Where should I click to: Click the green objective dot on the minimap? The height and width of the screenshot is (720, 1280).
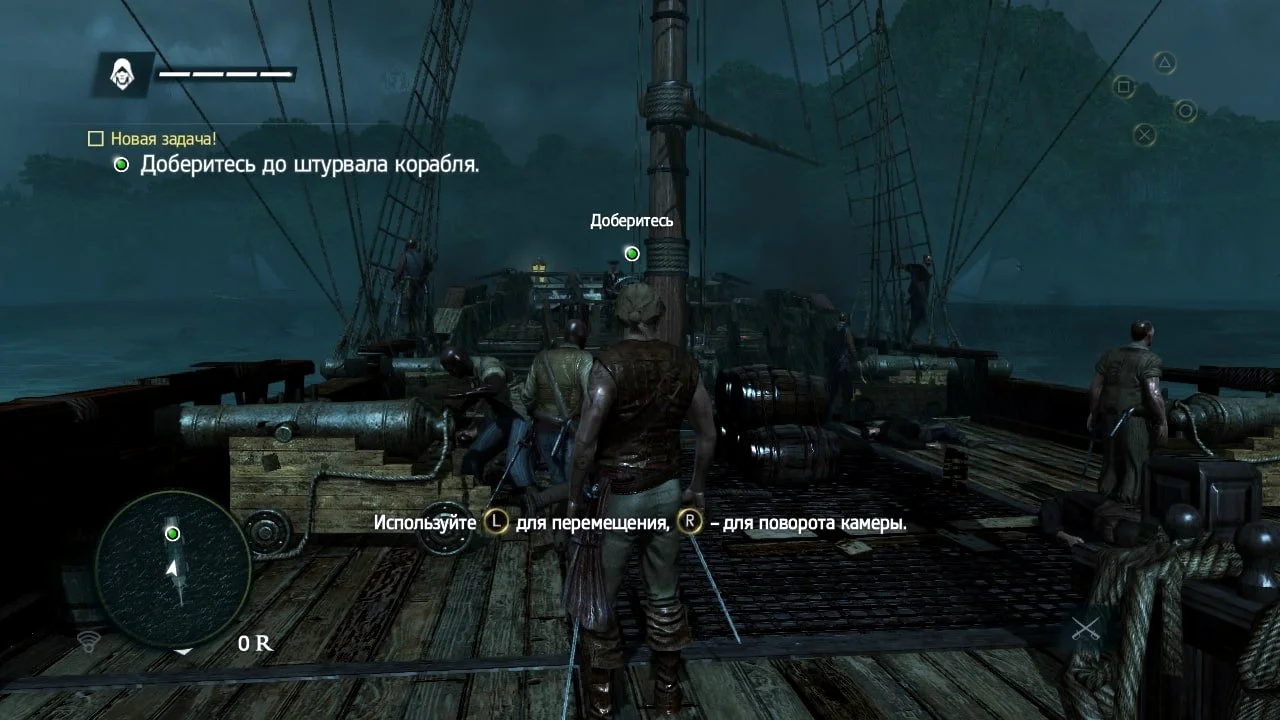point(172,534)
